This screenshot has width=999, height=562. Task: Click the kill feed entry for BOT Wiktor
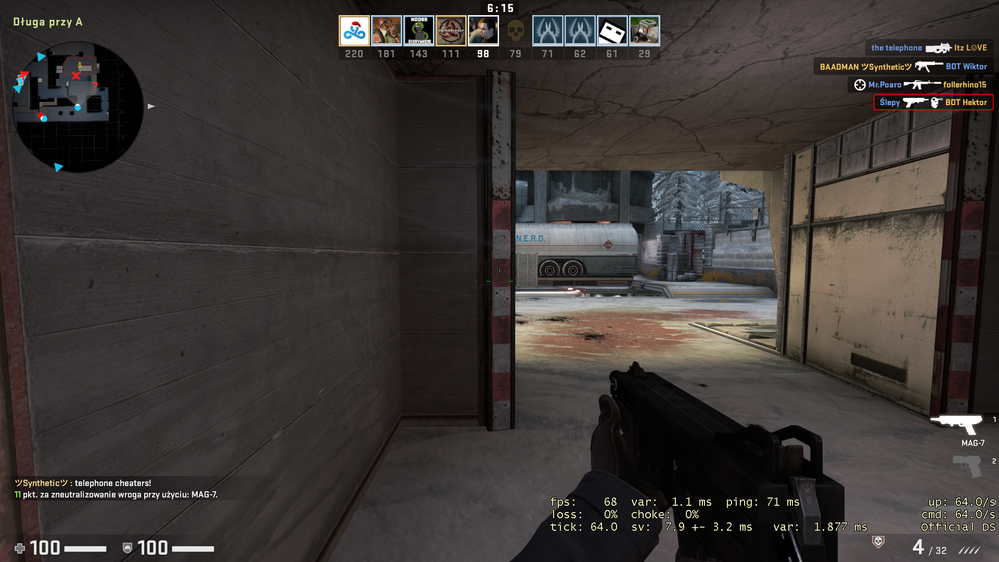point(904,66)
